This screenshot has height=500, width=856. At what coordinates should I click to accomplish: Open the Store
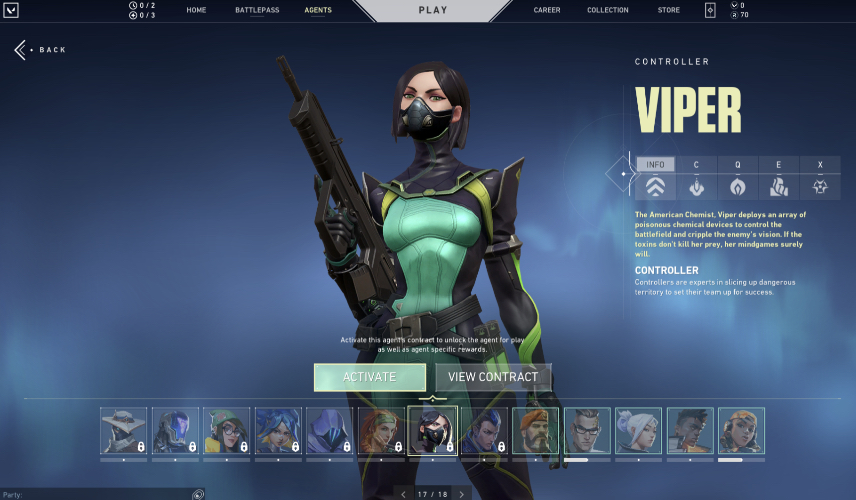coord(669,10)
